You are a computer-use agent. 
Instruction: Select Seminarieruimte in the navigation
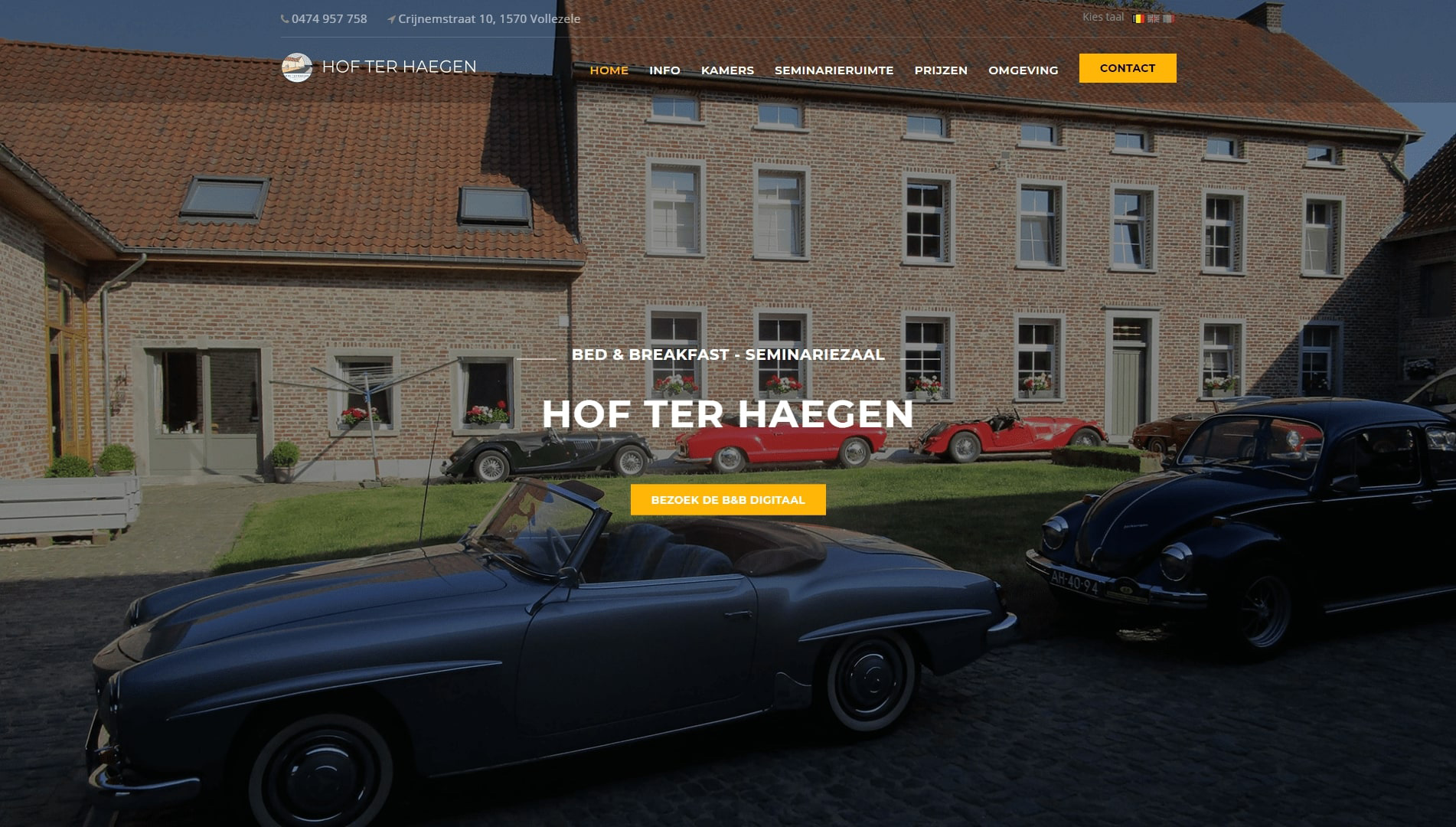[834, 70]
